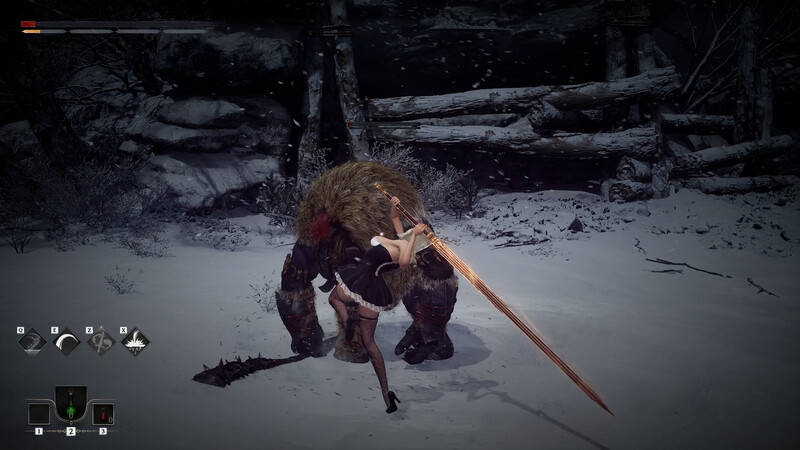Trigger the ground burst ability icon
The height and width of the screenshot is (450, 800).
135,342
